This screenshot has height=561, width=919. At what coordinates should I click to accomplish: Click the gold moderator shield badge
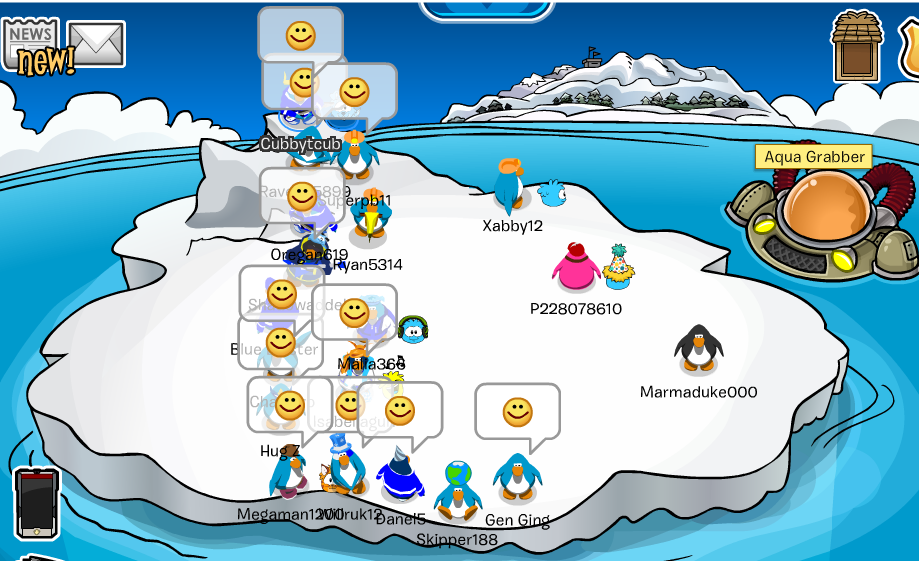(x=910, y=47)
